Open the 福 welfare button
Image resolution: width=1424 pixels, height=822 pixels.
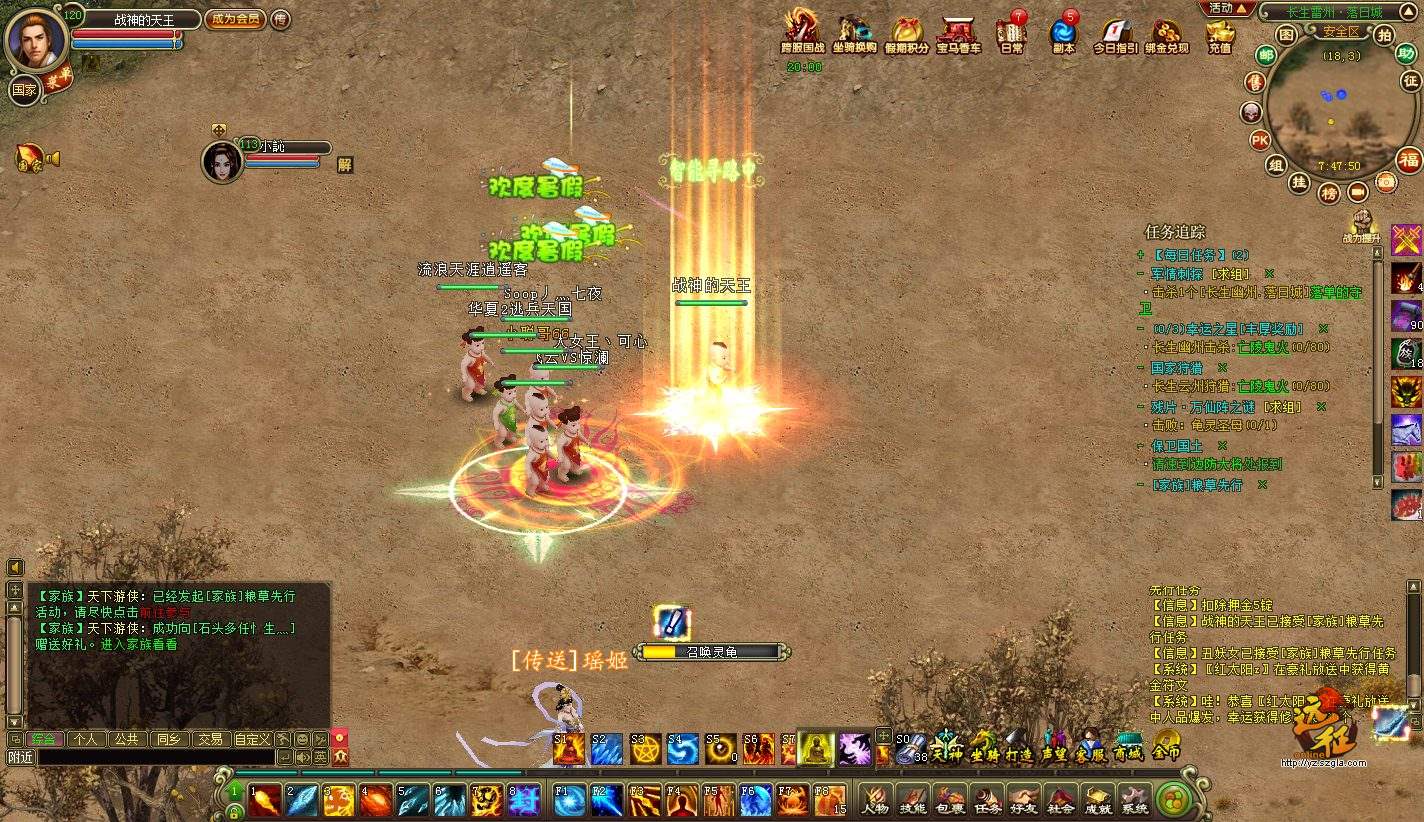(x=1409, y=159)
